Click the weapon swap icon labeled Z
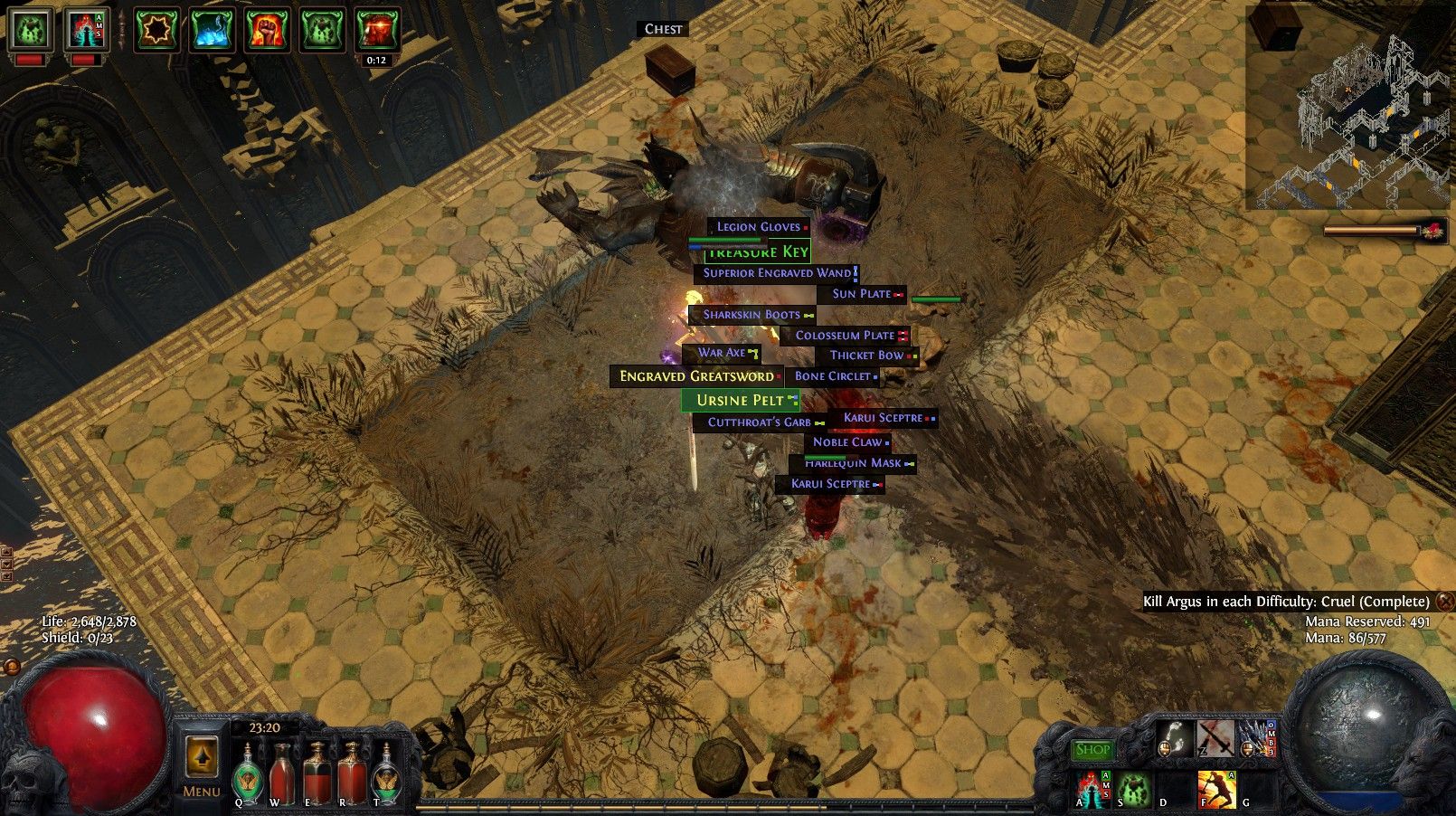The width and height of the screenshot is (1456, 816). (1215, 739)
